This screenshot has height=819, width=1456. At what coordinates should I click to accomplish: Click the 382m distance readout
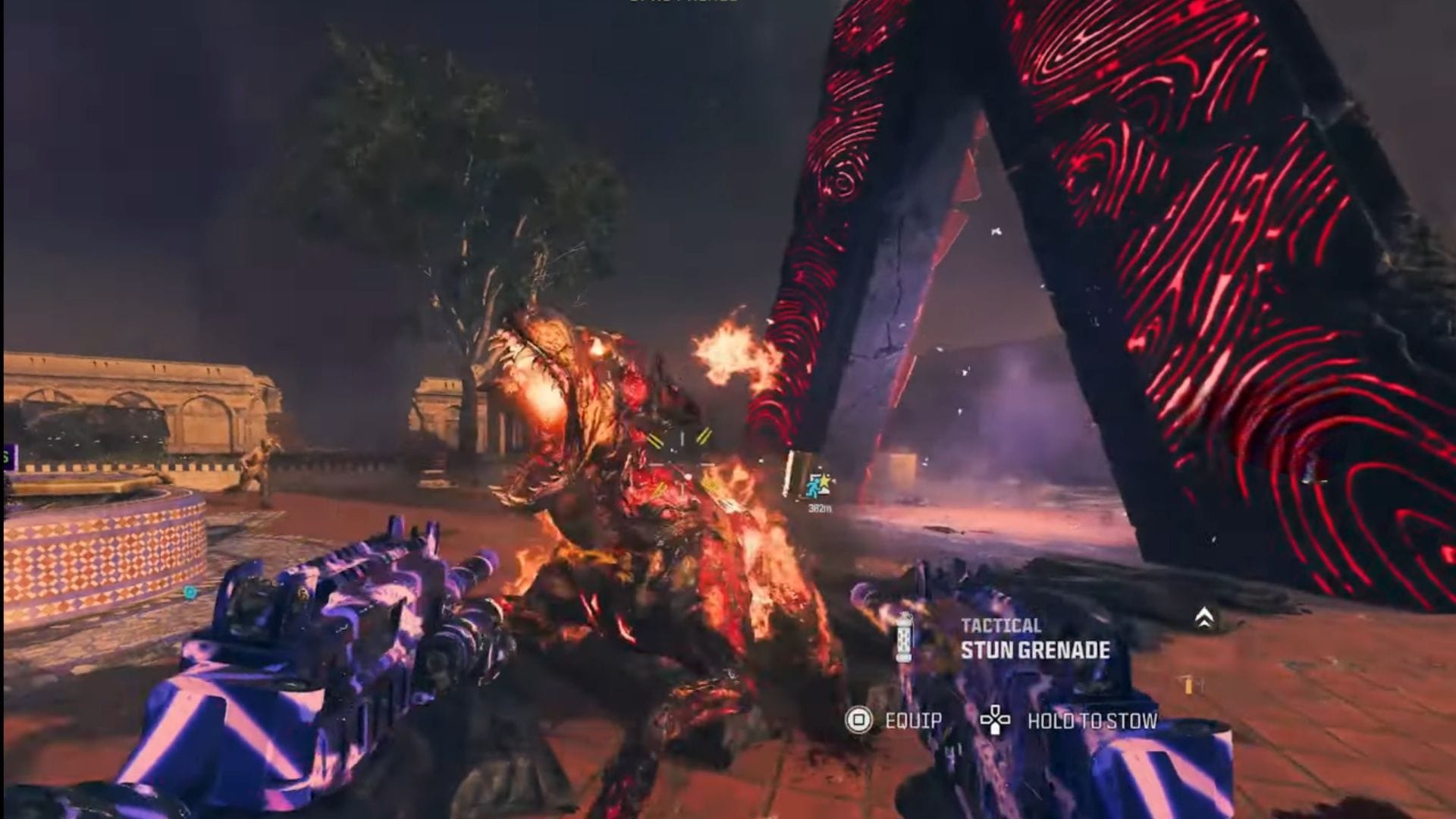click(820, 508)
